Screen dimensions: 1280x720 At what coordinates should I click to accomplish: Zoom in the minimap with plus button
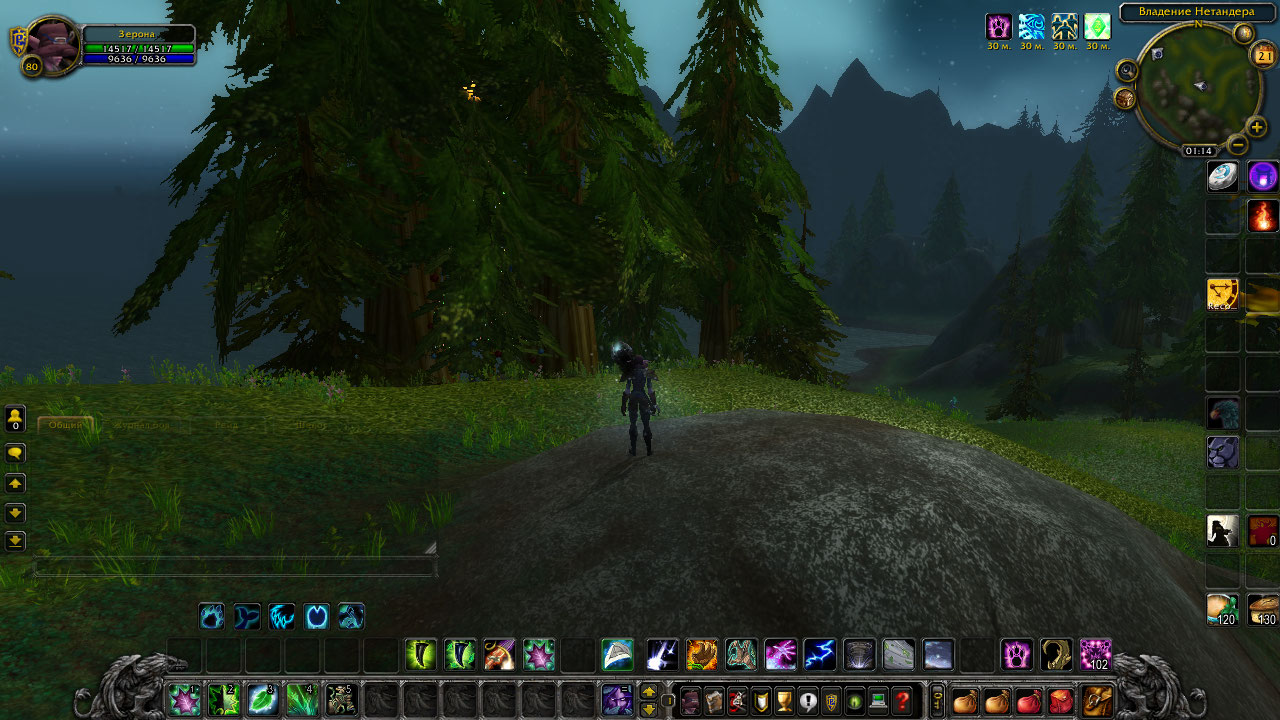pos(1257,128)
